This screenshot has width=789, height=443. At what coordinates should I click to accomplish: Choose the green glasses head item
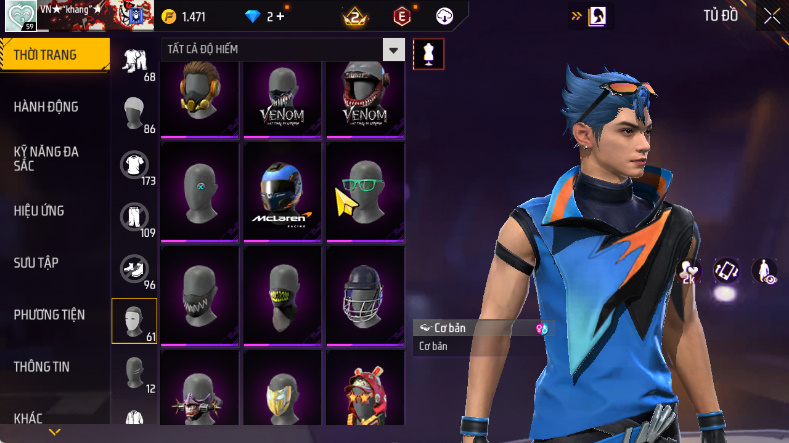pos(366,190)
